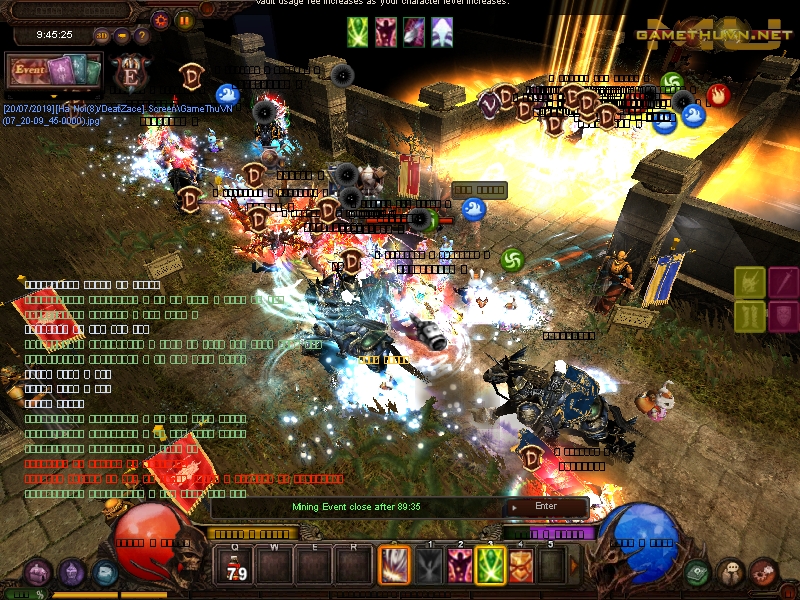Viewport: 800px width, 600px height.
Task: Select the gray winged skill in slot 1
Action: tap(429, 567)
